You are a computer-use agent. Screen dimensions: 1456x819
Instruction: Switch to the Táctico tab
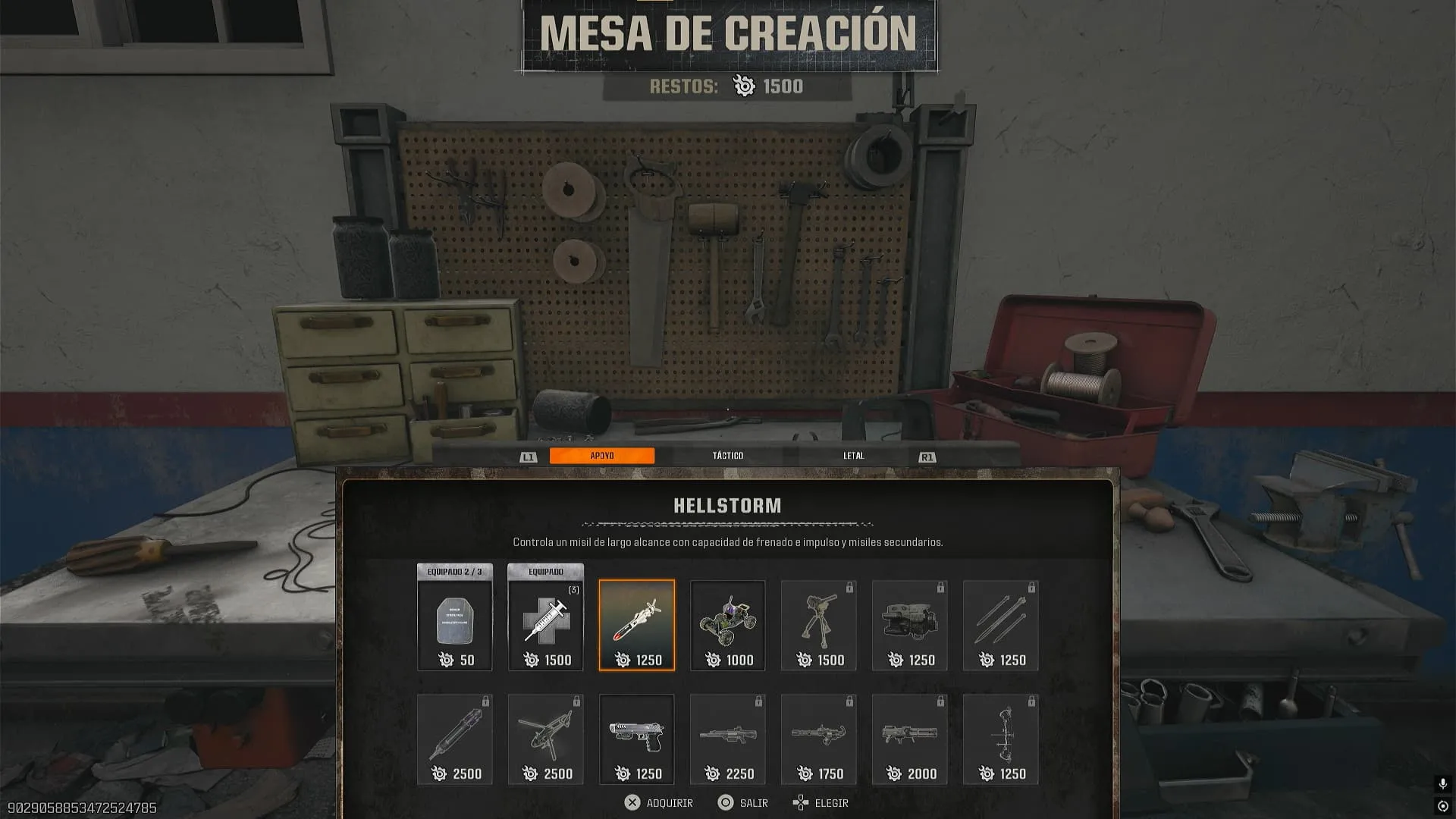[727, 456]
